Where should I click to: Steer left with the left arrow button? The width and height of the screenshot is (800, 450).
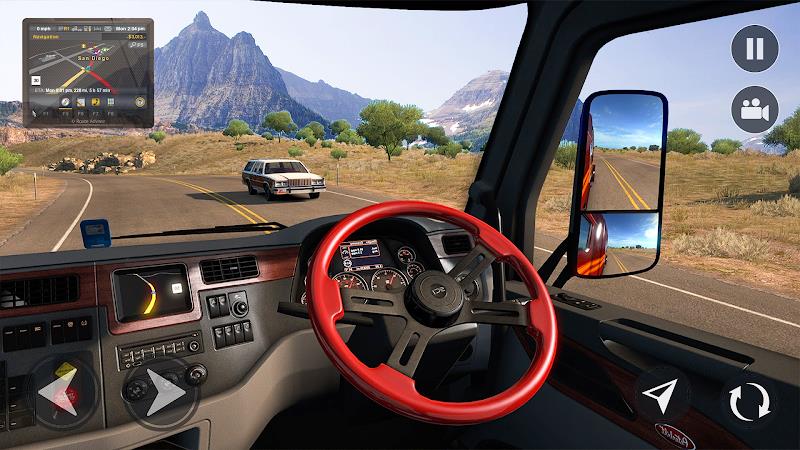coord(62,392)
